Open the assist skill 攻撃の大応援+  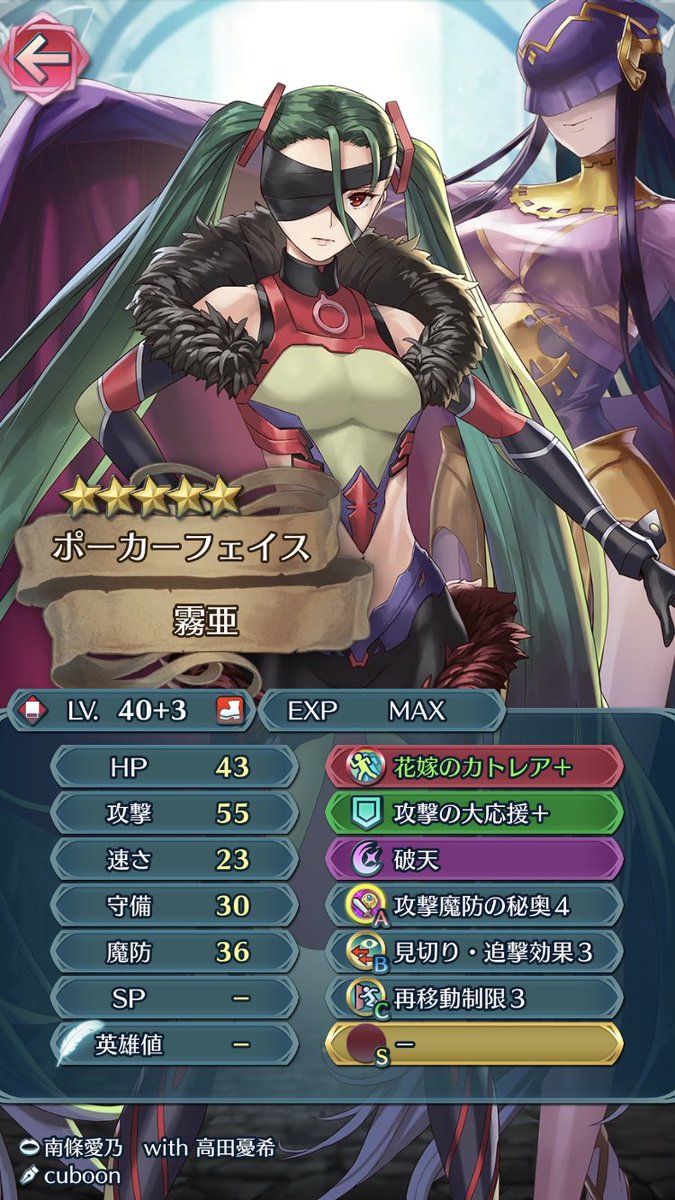click(475, 812)
